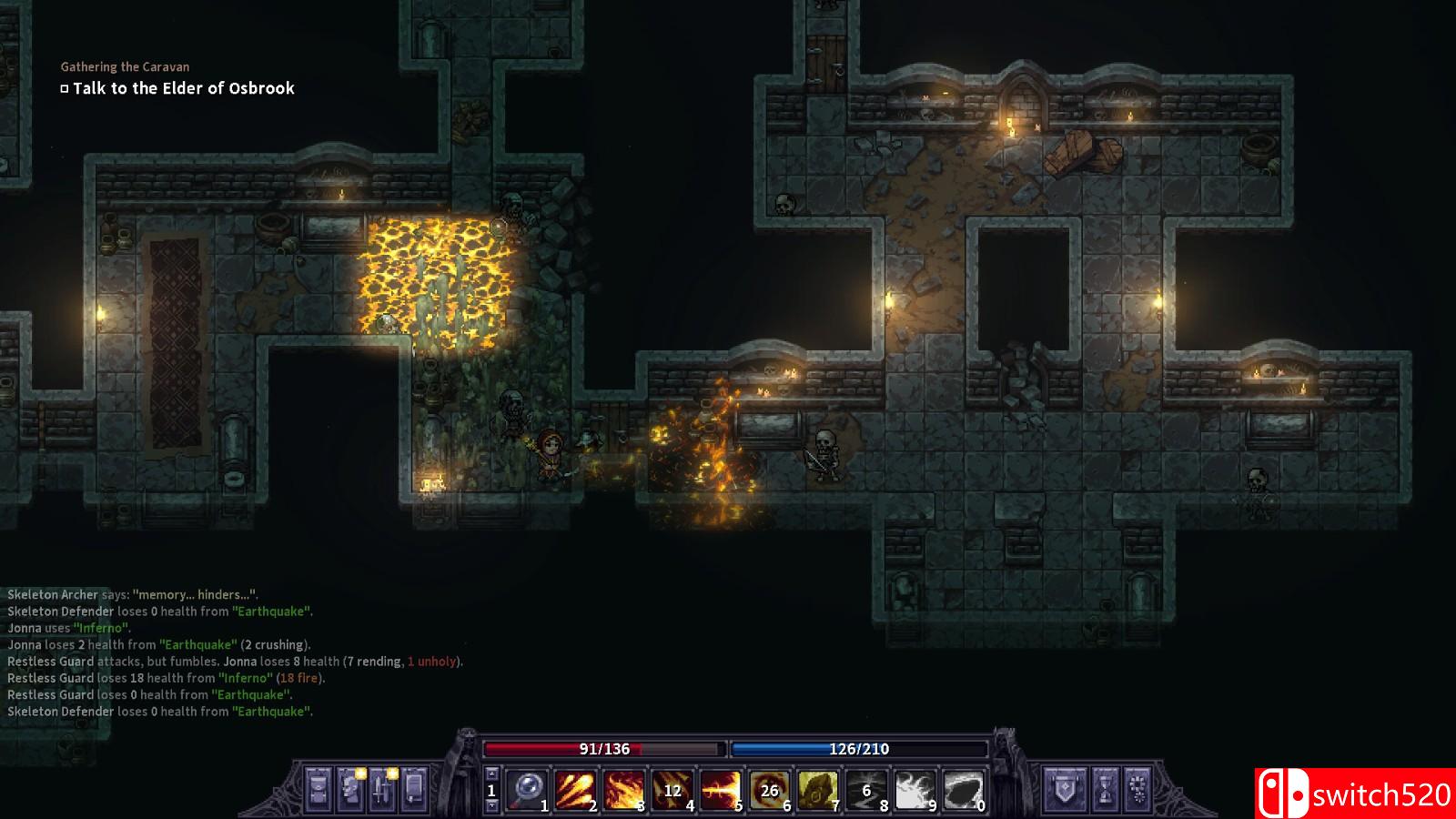Activate the yellow boulder spell in slot 7
1456x819 pixels.
coord(818,790)
